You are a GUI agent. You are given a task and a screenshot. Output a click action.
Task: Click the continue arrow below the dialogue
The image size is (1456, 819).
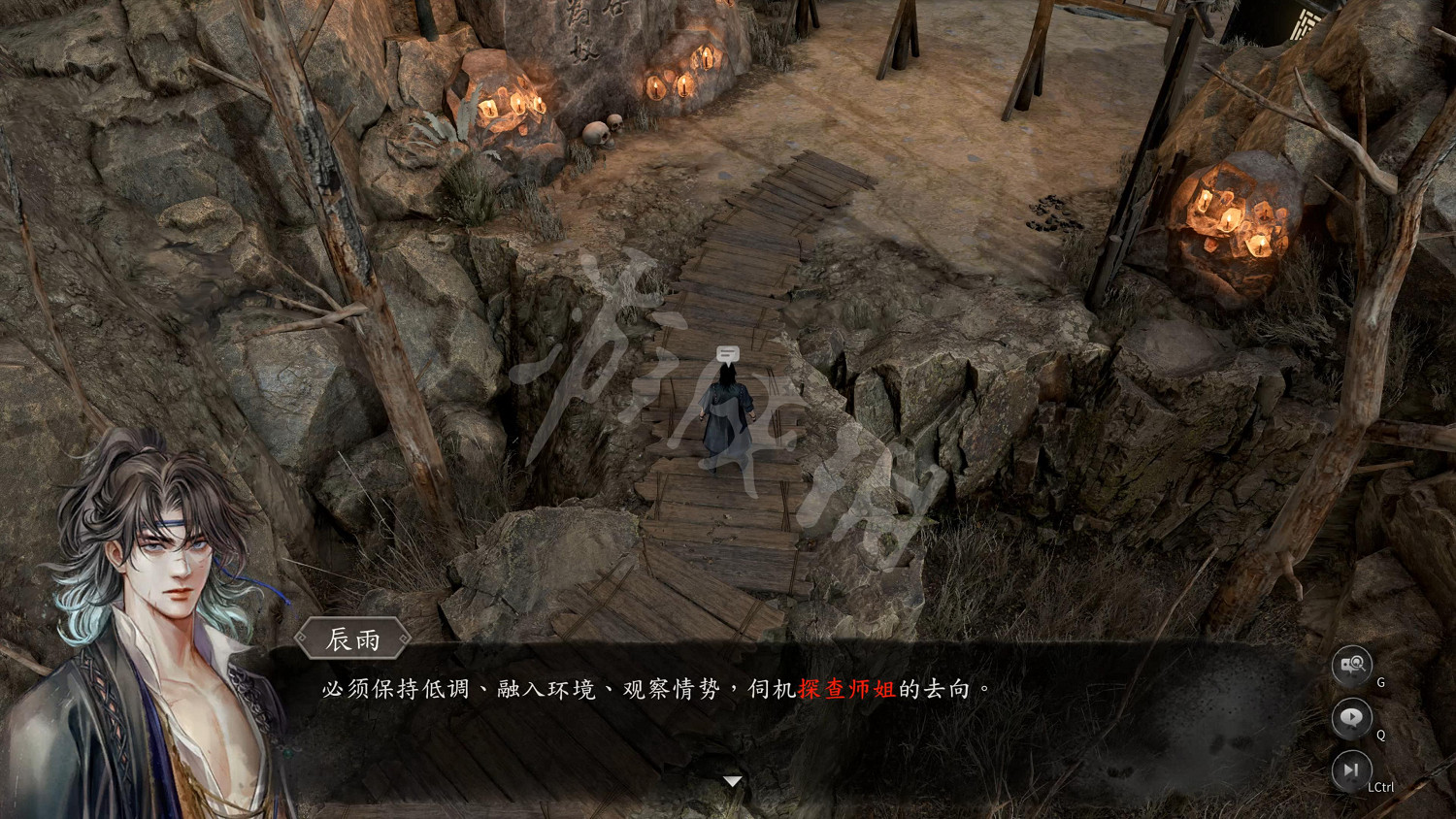tap(733, 782)
